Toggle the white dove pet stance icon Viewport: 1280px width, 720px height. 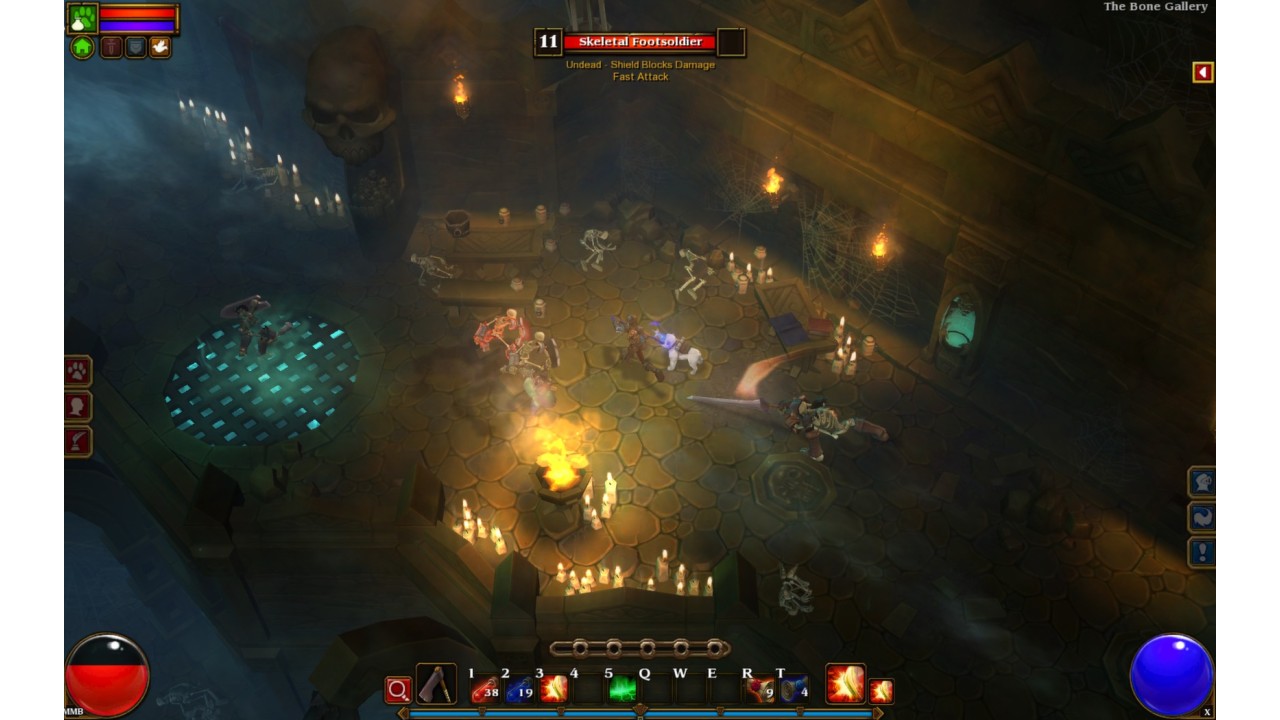tap(159, 47)
